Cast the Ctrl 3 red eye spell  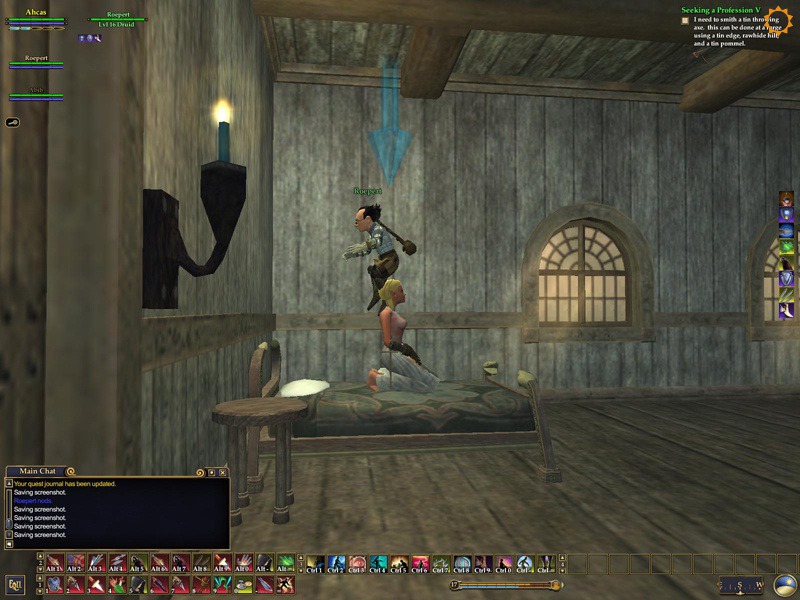(x=356, y=564)
